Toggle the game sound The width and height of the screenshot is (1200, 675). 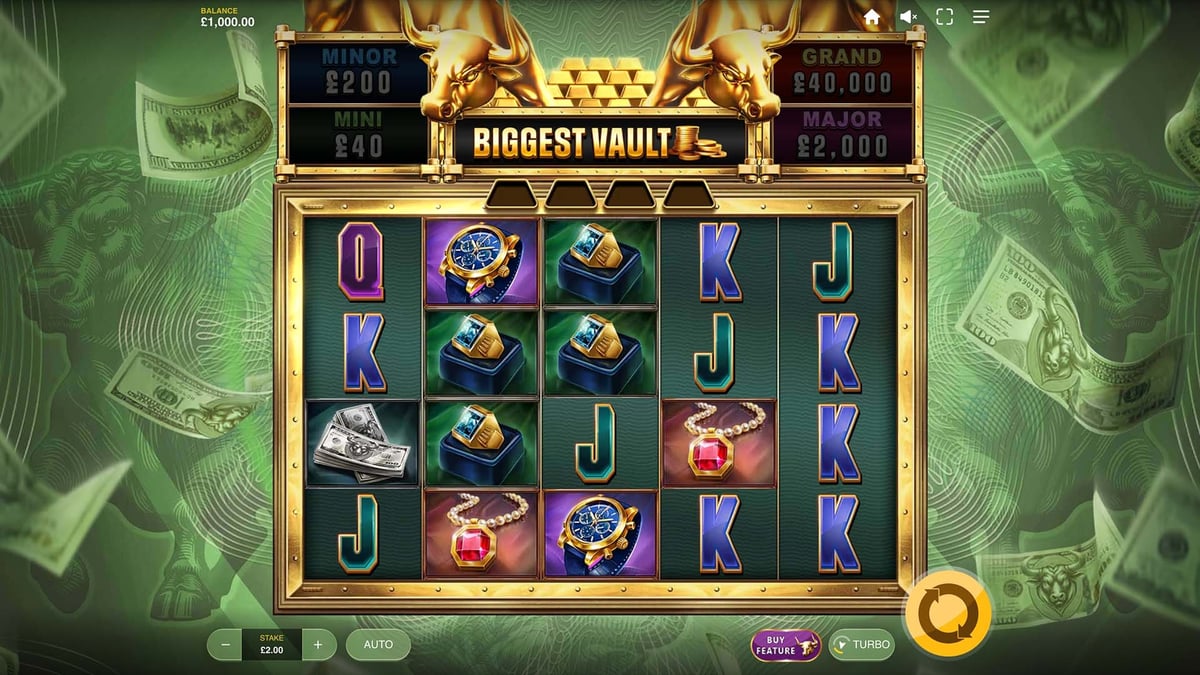point(908,17)
